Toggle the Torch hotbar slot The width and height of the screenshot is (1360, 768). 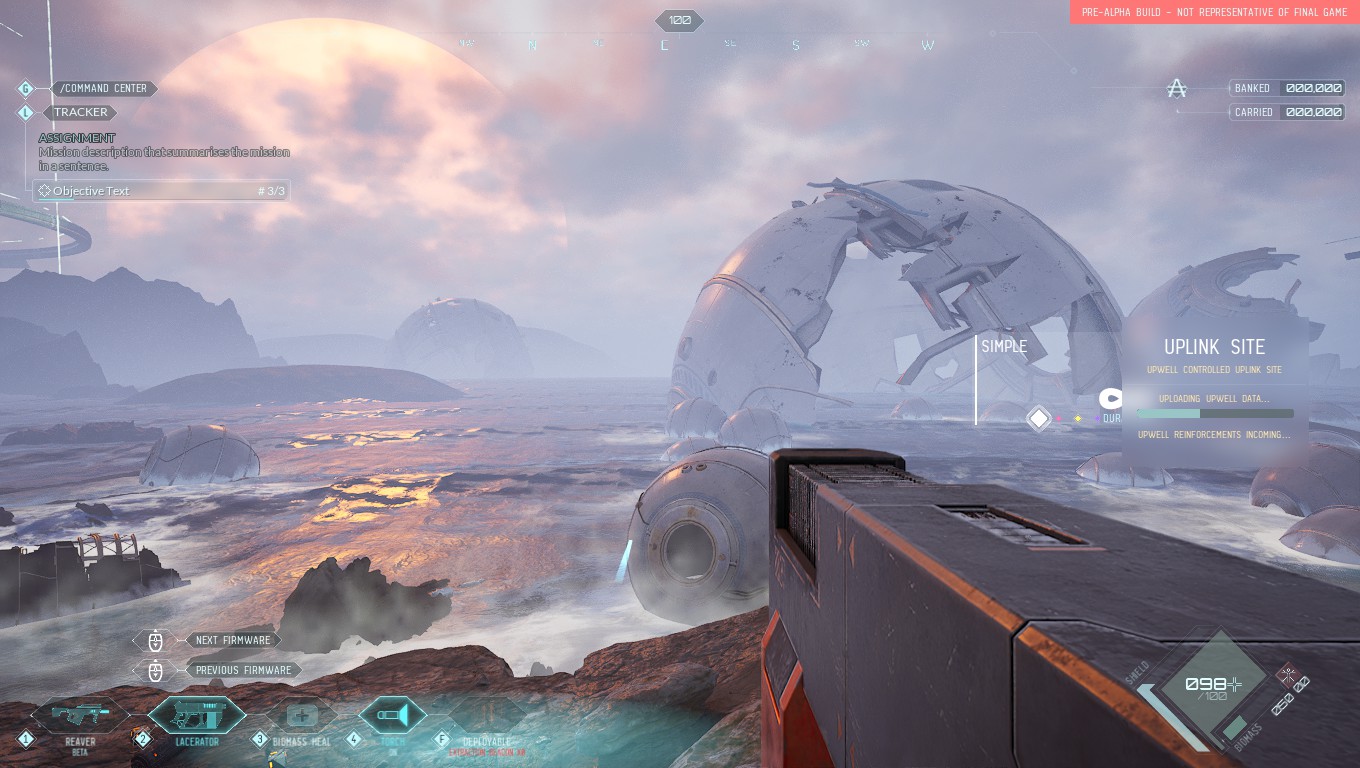392,715
